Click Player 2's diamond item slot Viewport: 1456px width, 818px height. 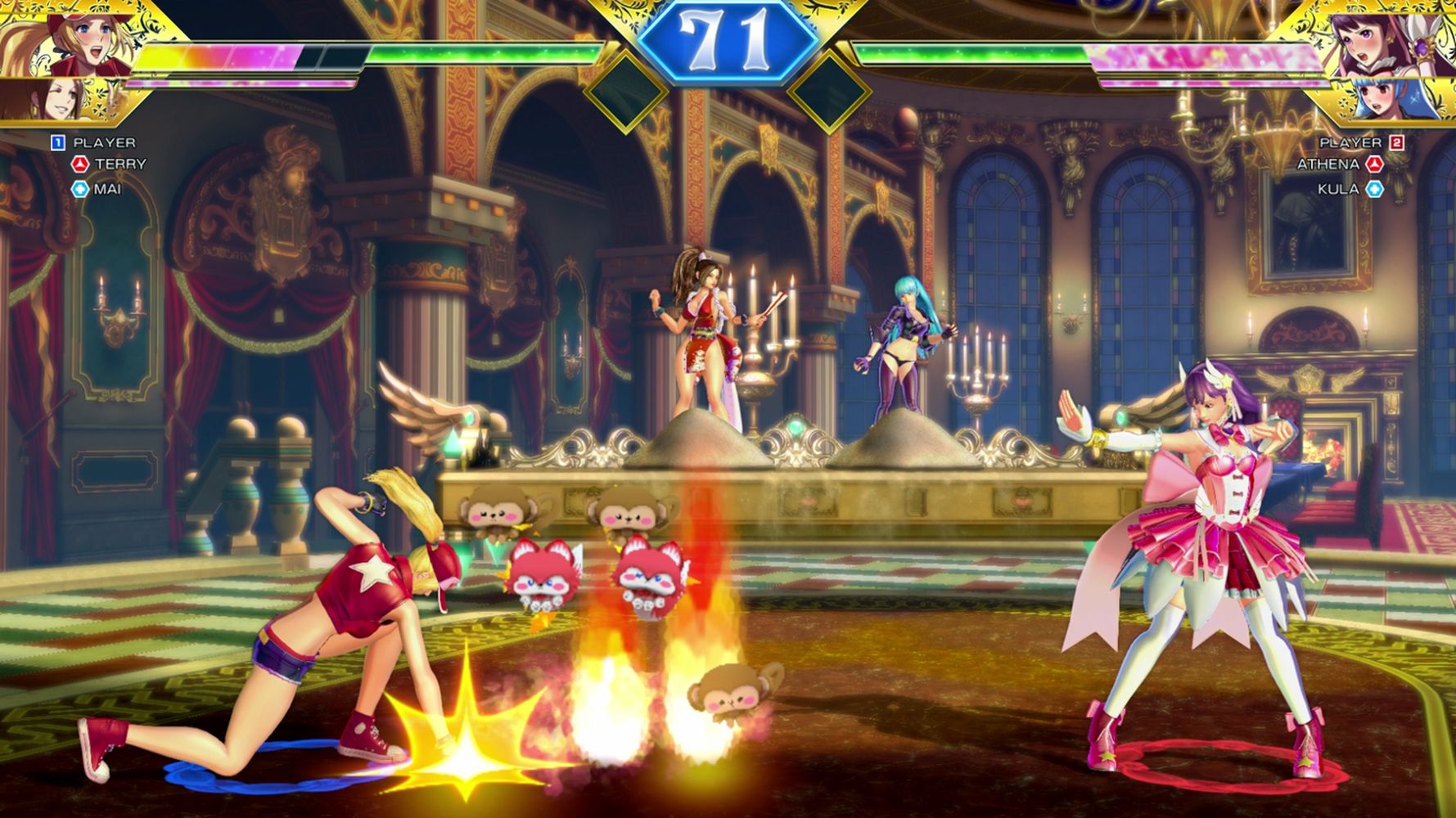828,90
